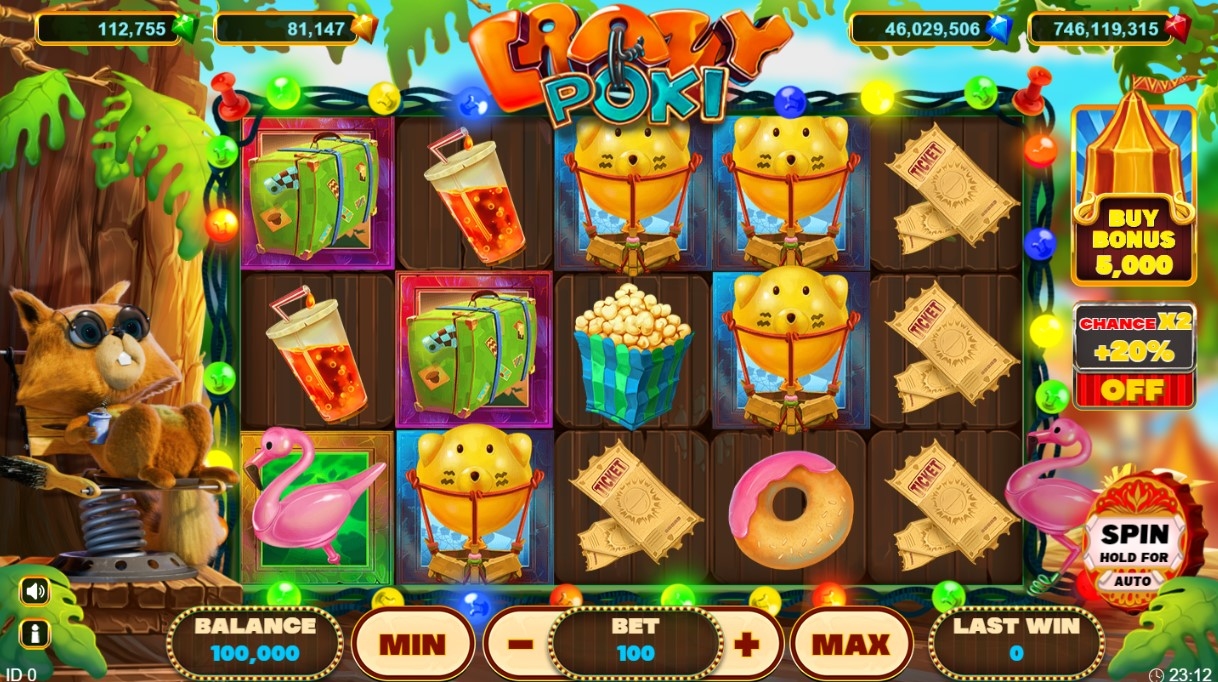Mute sound using the speaker icon

[x=35, y=591]
